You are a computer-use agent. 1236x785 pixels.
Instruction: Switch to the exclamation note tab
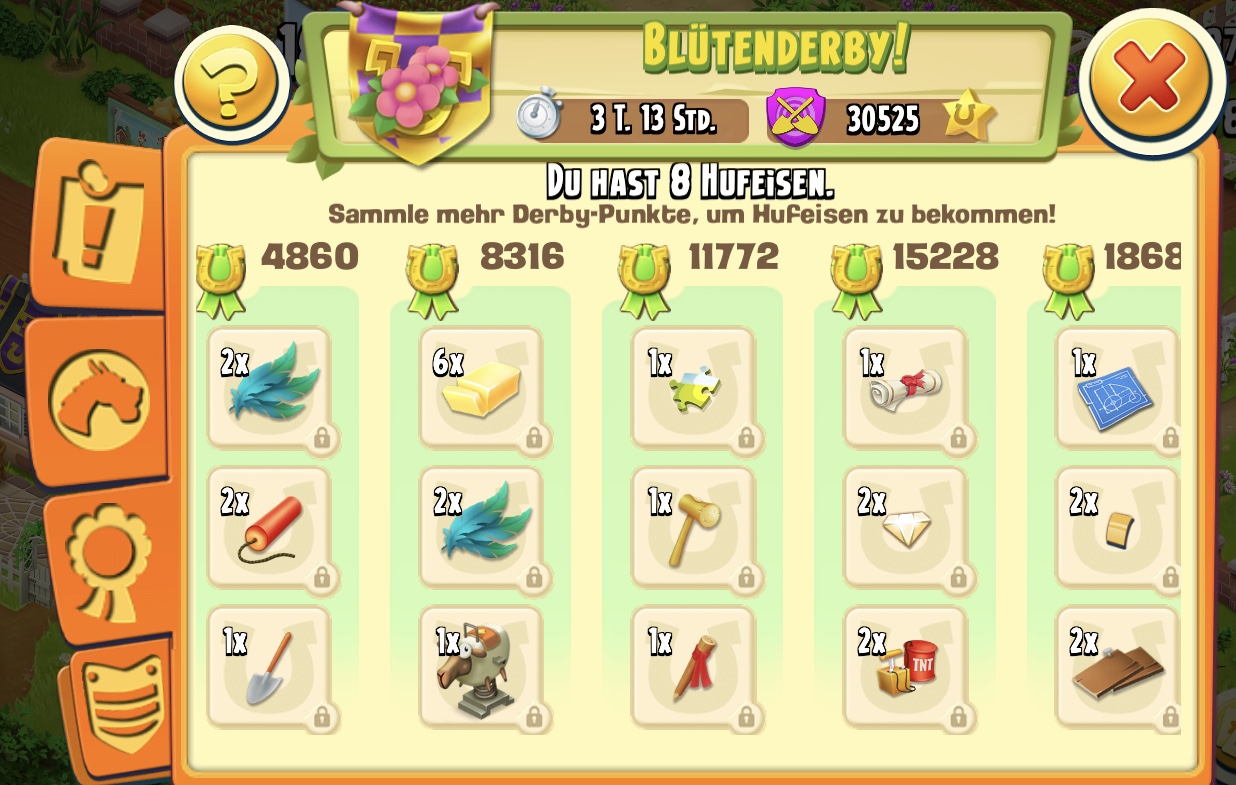98,224
